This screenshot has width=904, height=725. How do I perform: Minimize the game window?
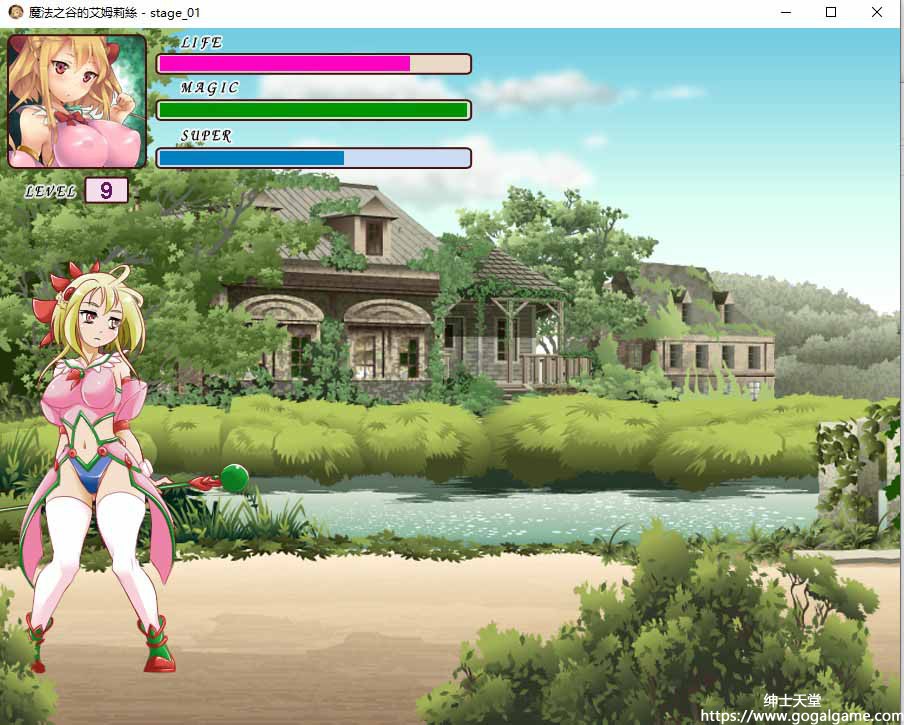[785, 13]
